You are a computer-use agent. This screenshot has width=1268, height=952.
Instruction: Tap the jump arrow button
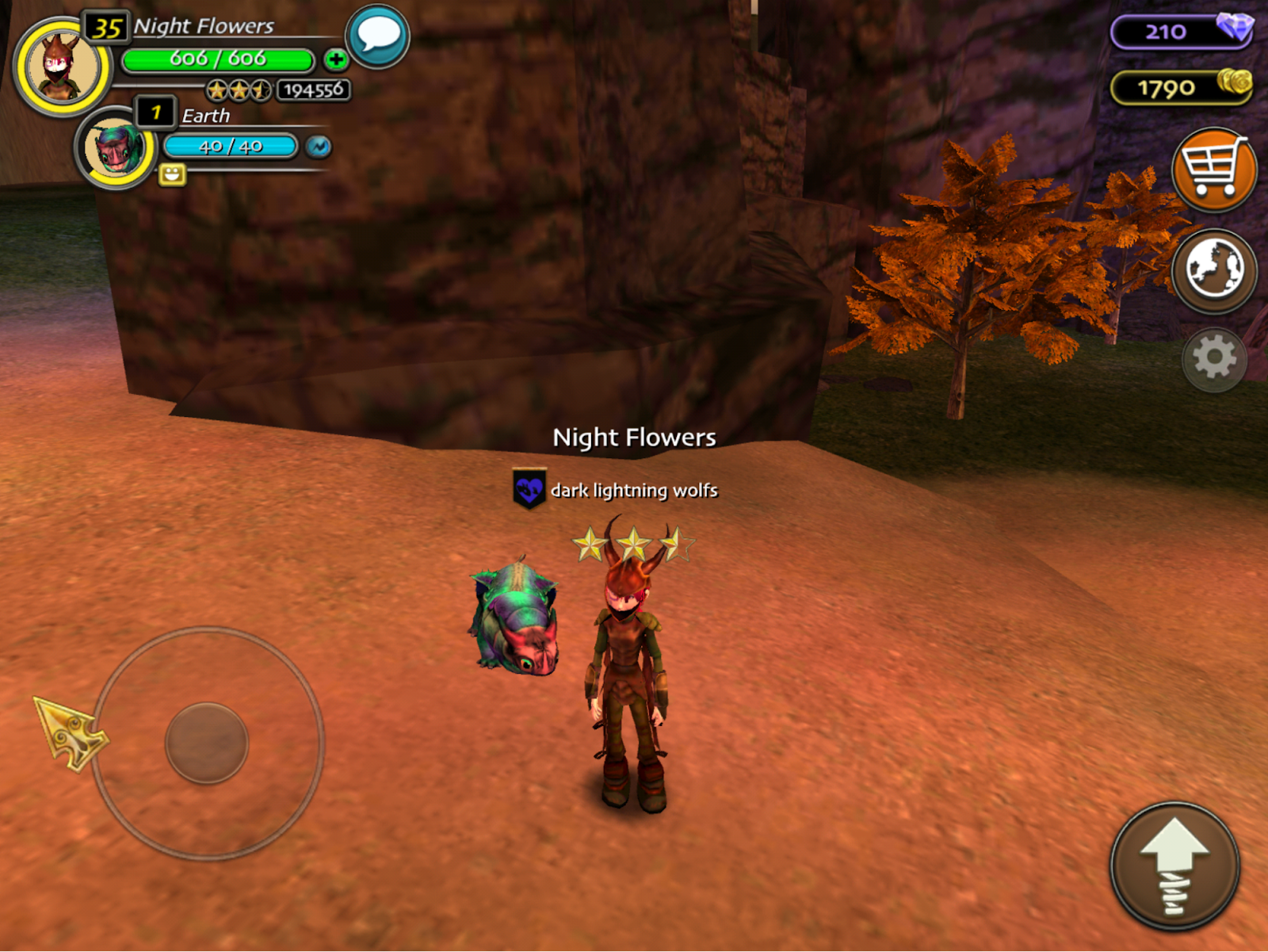coord(1174,866)
